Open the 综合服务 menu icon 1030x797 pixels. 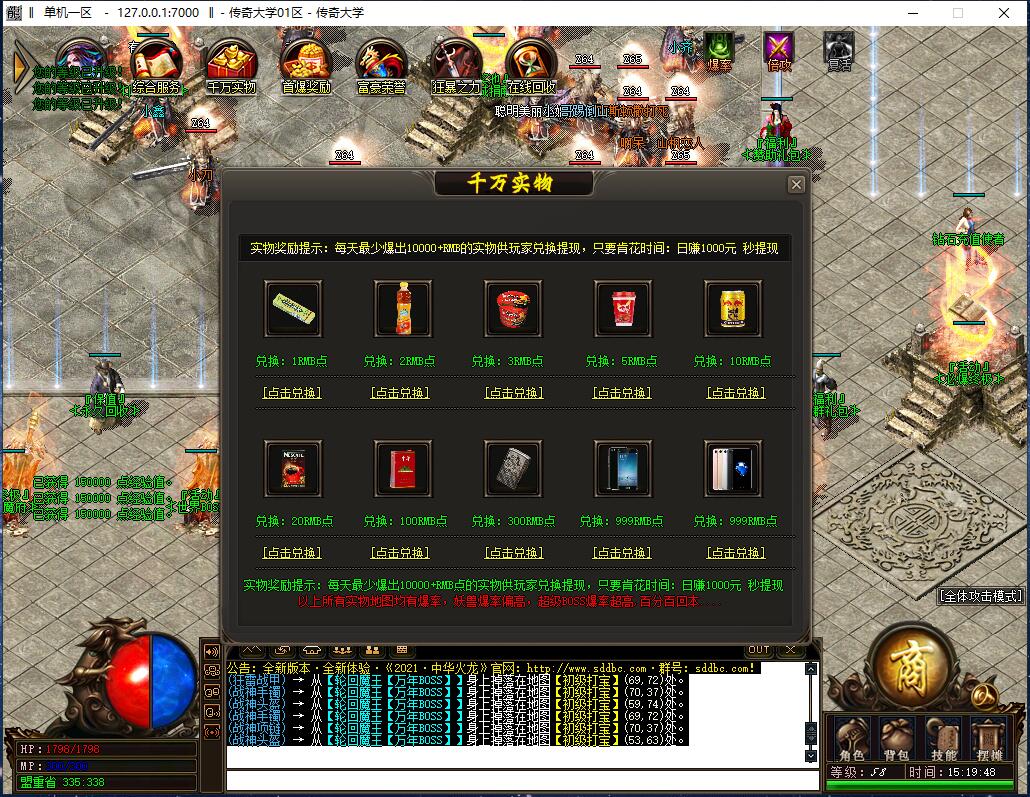155,66
